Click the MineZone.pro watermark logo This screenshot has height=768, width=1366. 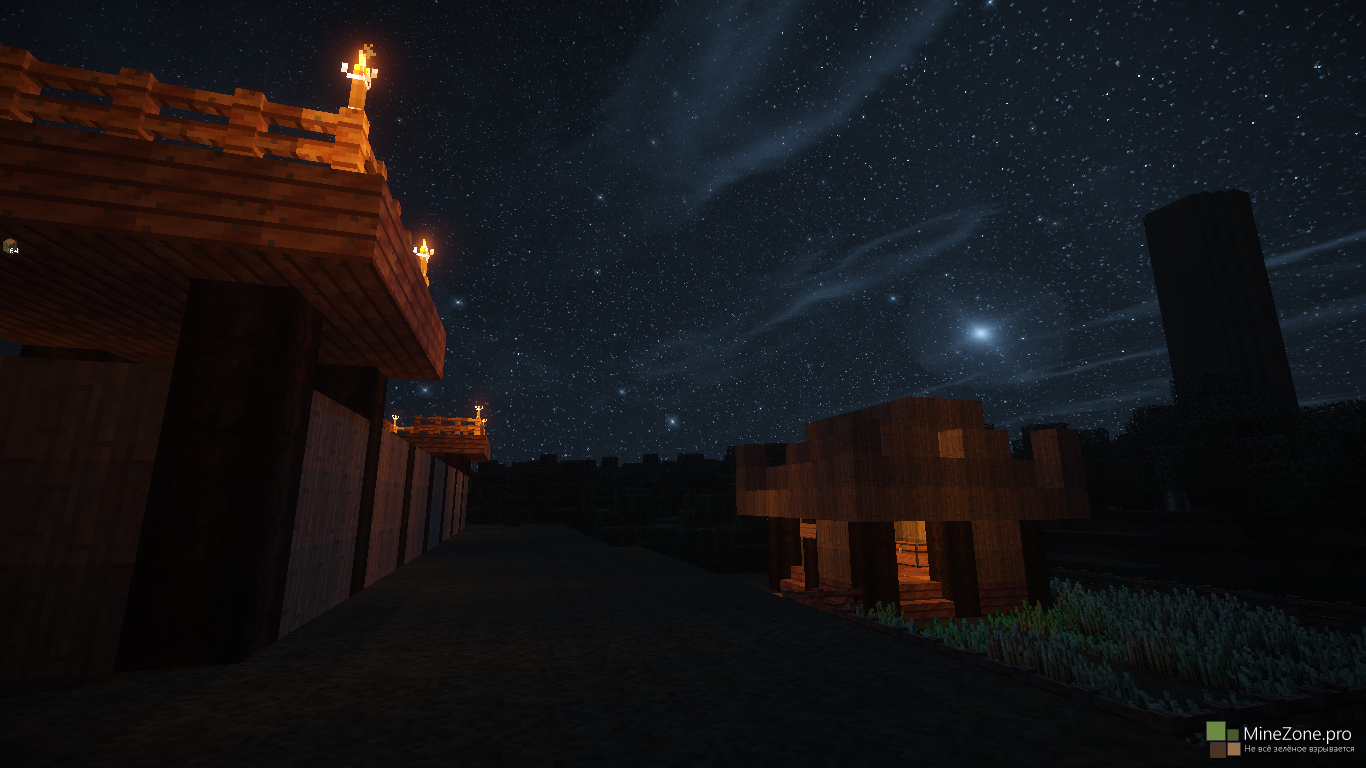pos(1224,740)
